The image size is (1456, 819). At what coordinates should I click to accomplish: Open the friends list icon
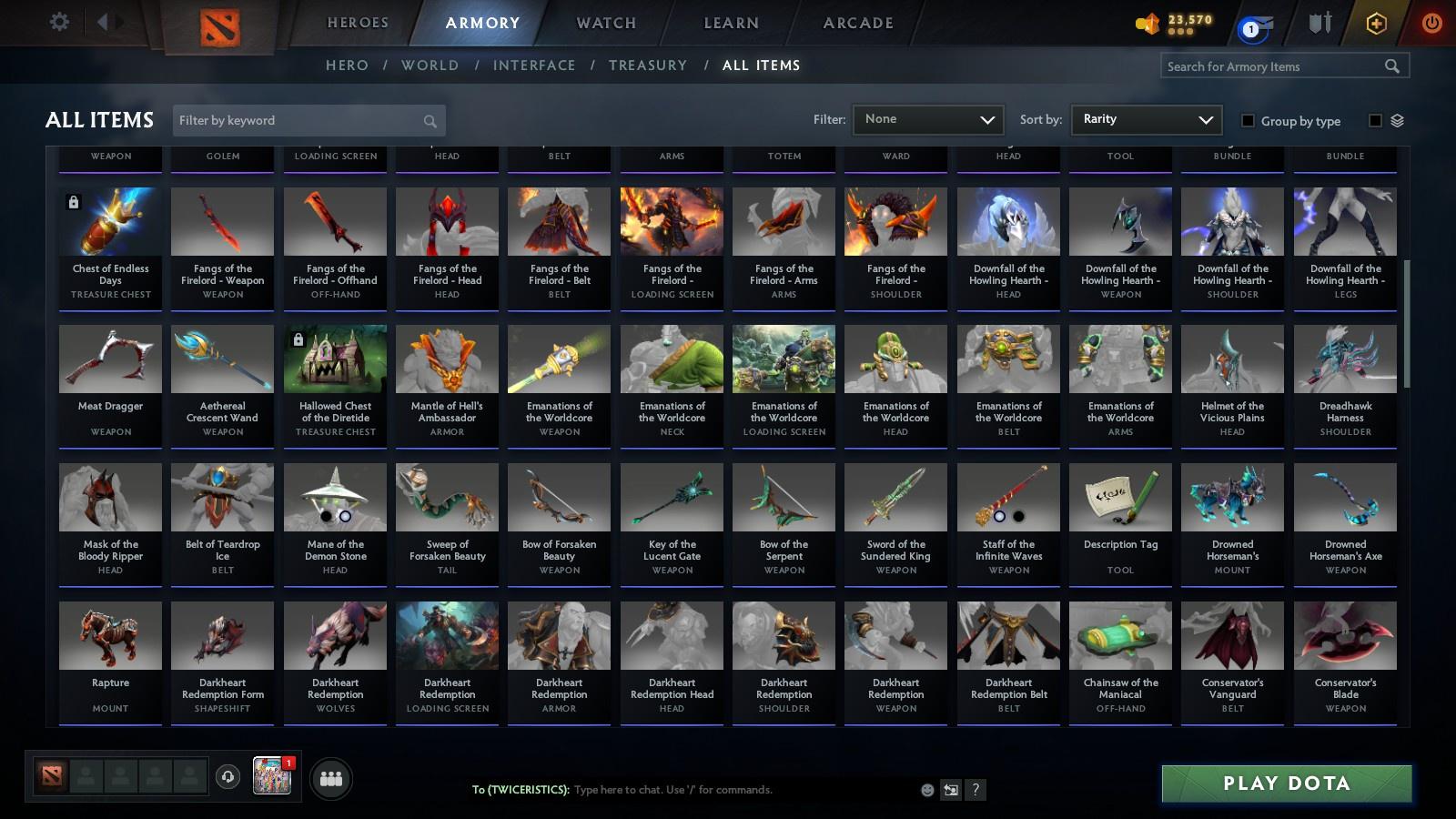click(331, 778)
